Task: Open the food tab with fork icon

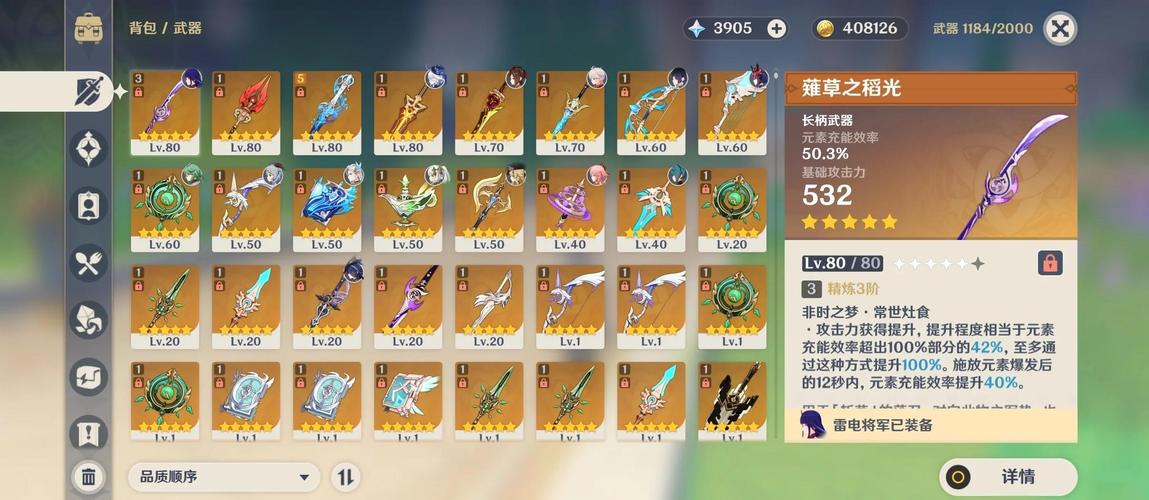Action: pyautogui.click(x=88, y=263)
